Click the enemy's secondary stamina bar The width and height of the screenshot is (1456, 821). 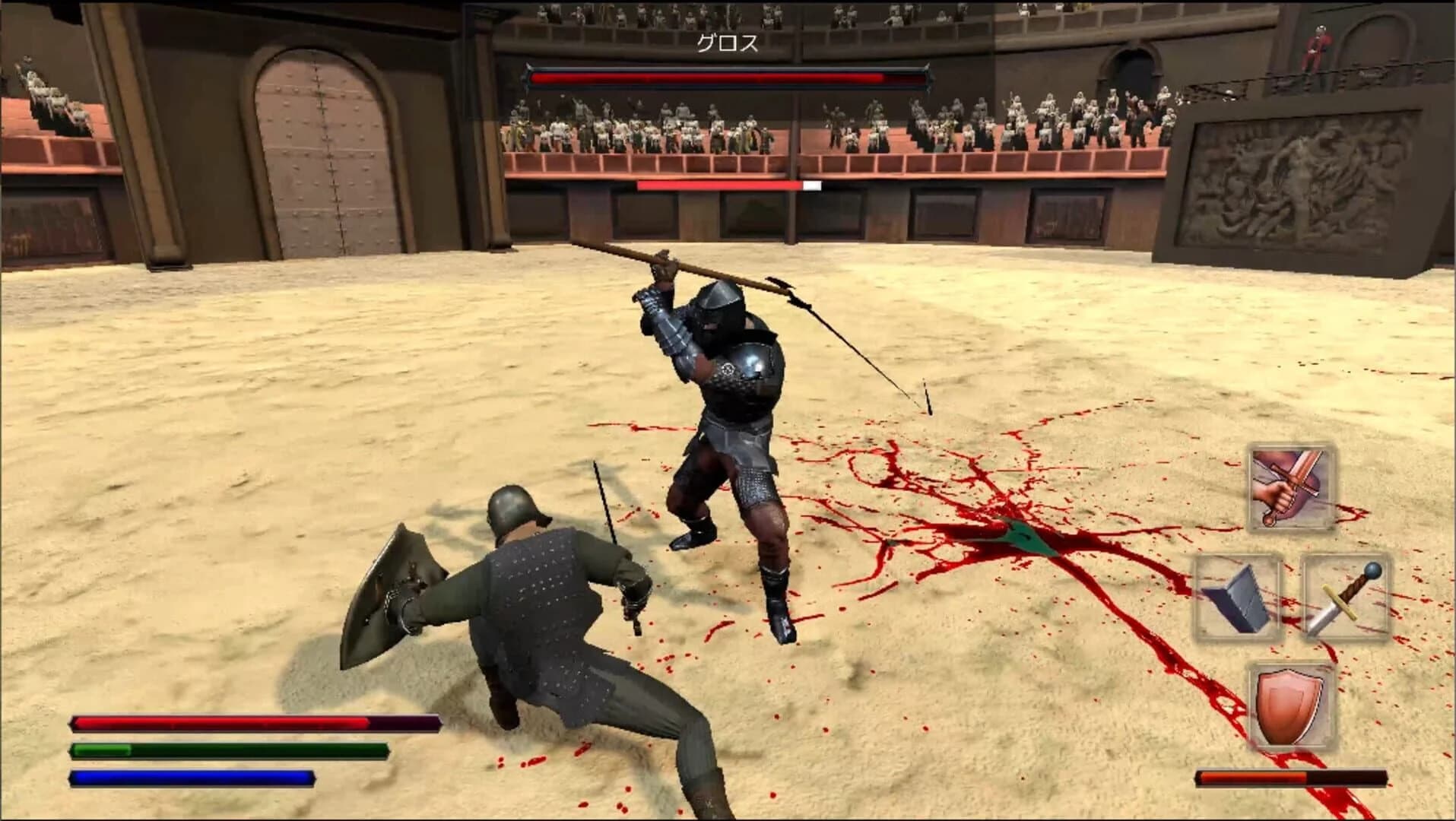pyautogui.click(x=721, y=183)
